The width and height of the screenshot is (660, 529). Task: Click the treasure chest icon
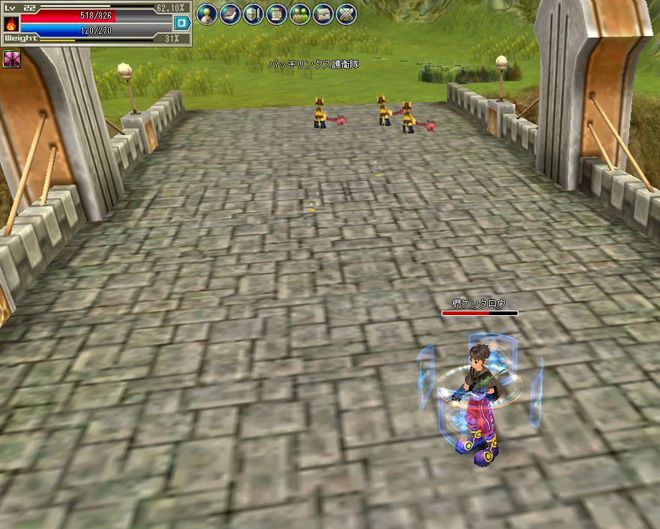pos(322,14)
